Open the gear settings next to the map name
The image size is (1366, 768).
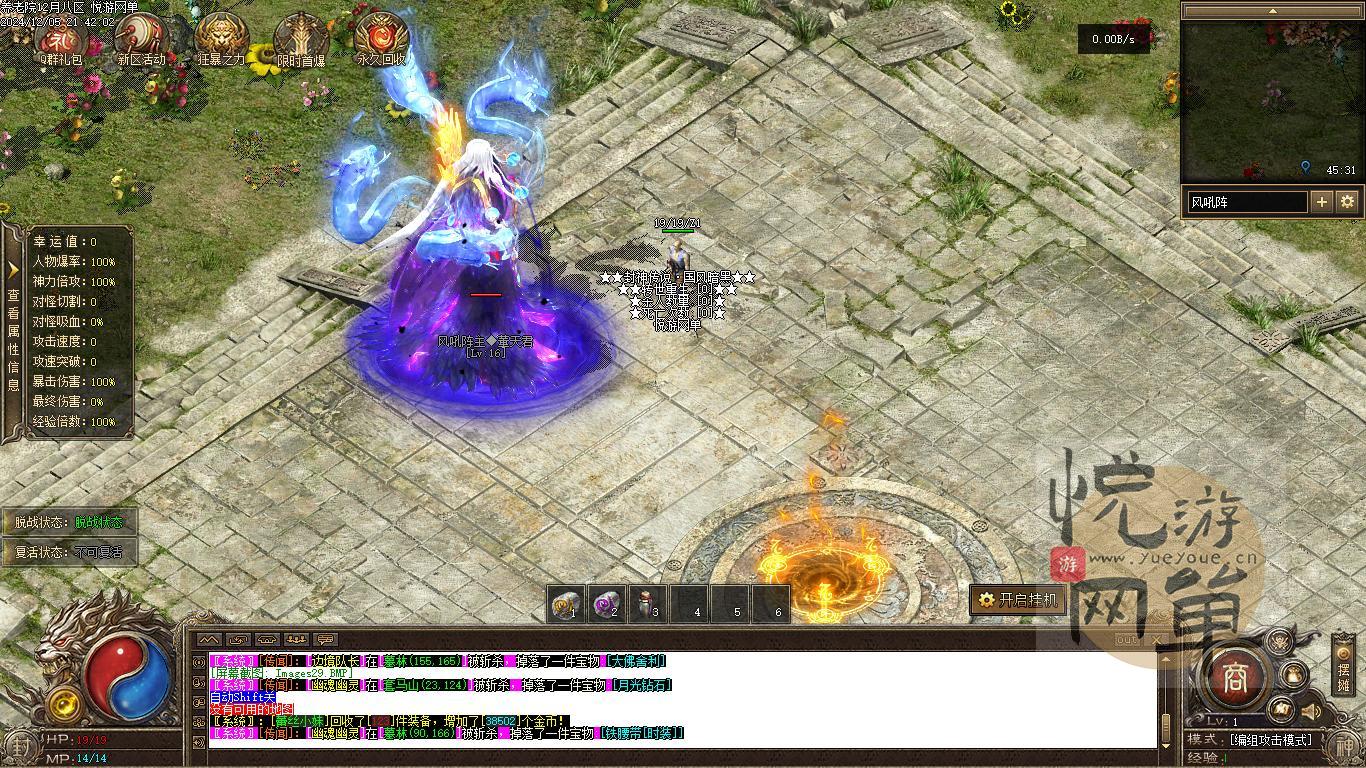1347,202
